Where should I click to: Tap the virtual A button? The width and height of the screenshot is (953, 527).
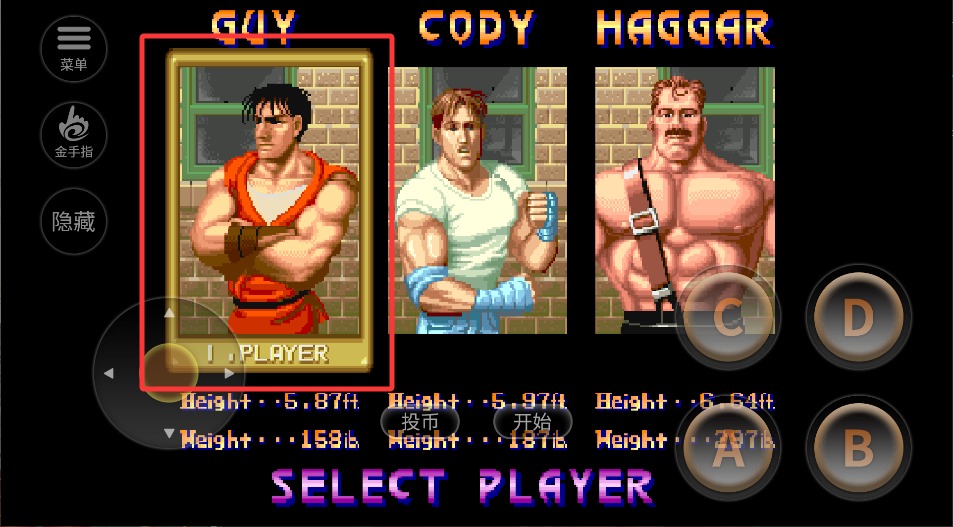click(727, 452)
